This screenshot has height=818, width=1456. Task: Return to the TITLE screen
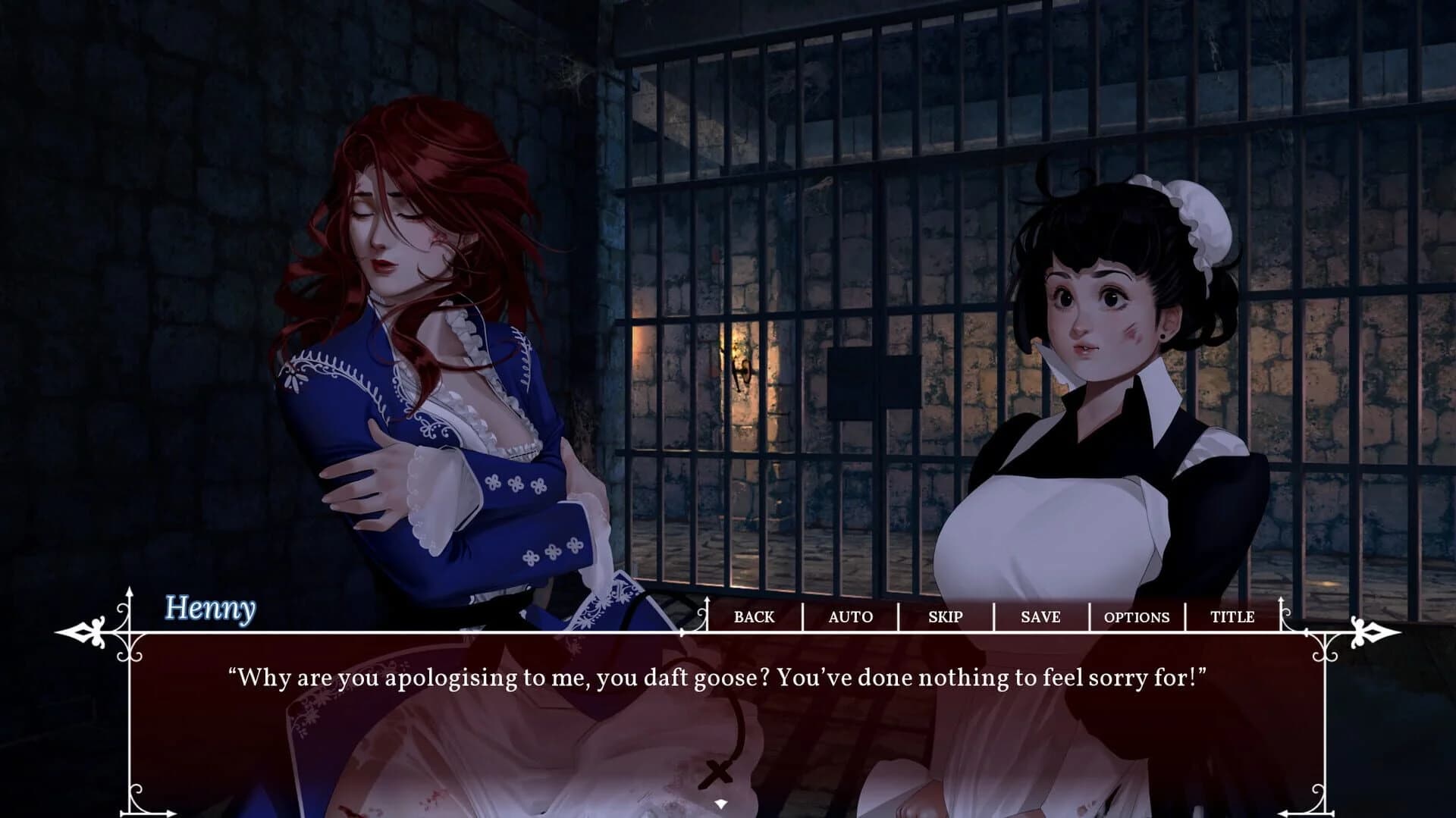click(x=1232, y=617)
